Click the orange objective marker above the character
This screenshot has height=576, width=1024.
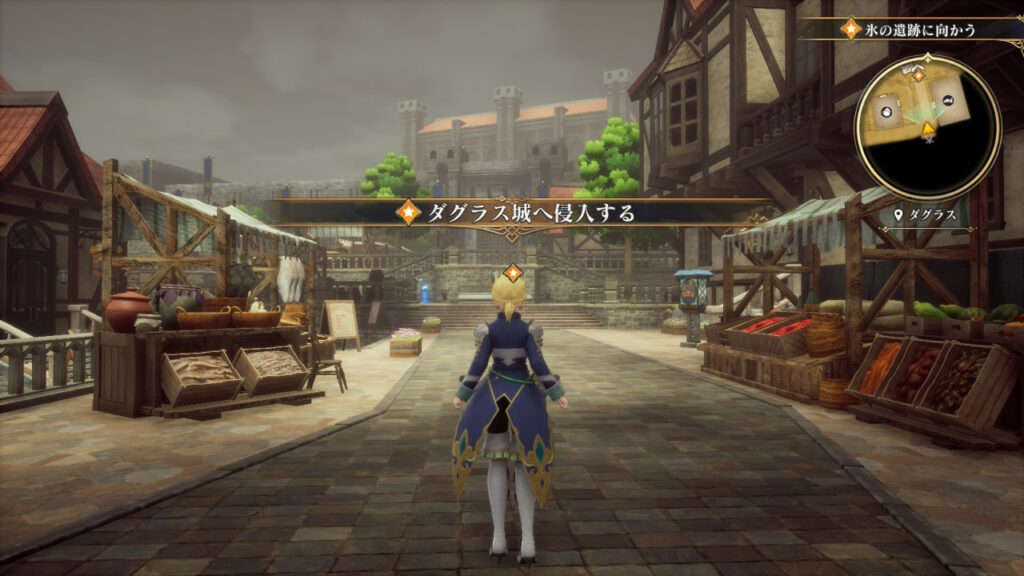click(x=513, y=272)
